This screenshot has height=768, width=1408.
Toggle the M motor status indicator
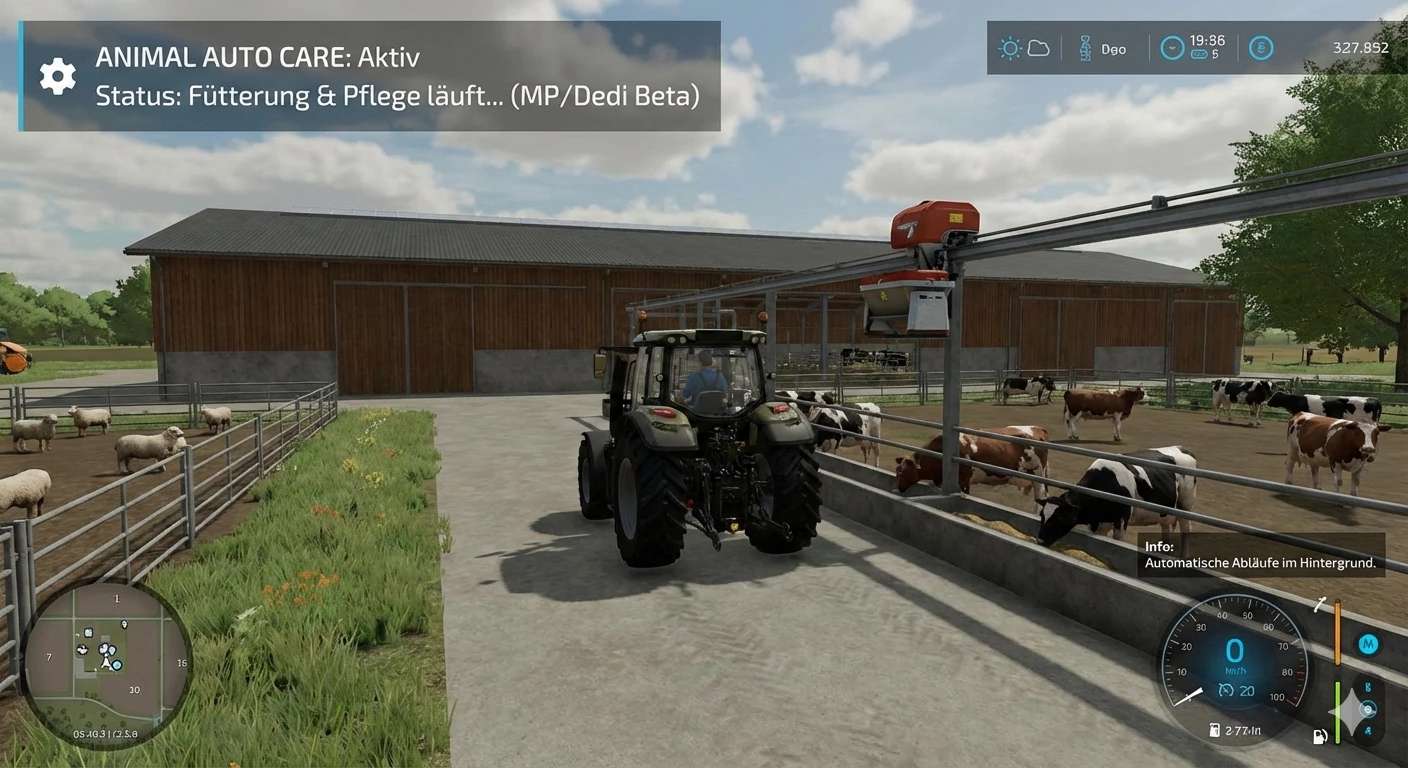click(x=1368, y=641)
